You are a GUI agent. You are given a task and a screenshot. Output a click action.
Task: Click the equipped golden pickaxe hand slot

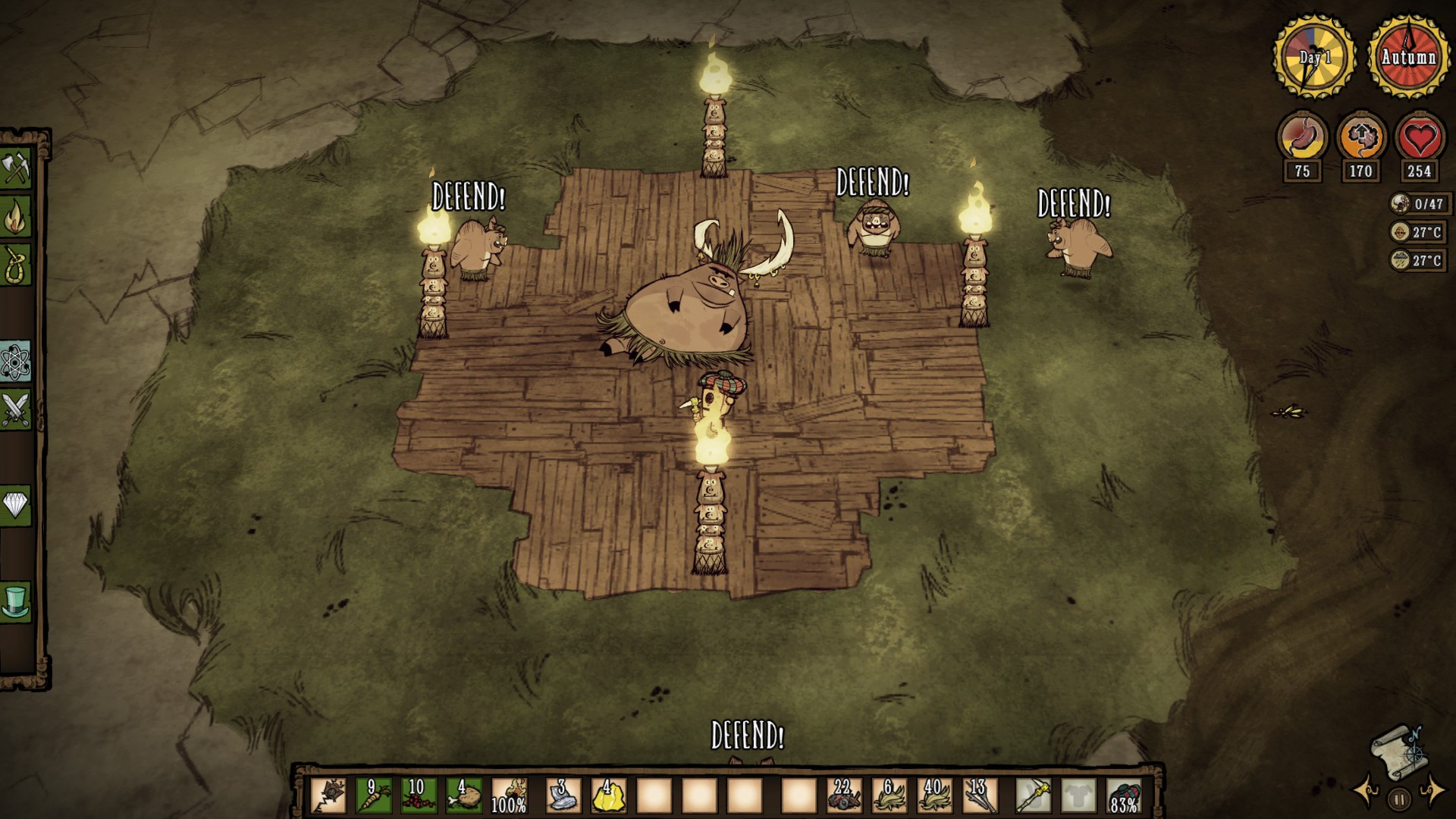click(x=1033, y=795)
